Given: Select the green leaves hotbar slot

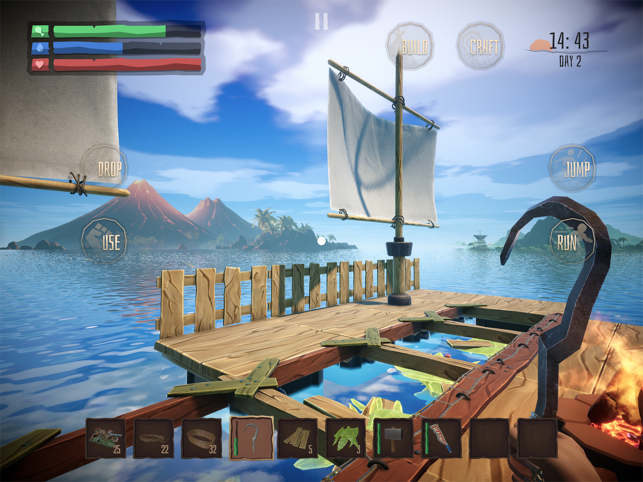Looking at the screenshot, I should tap(345, 437).
